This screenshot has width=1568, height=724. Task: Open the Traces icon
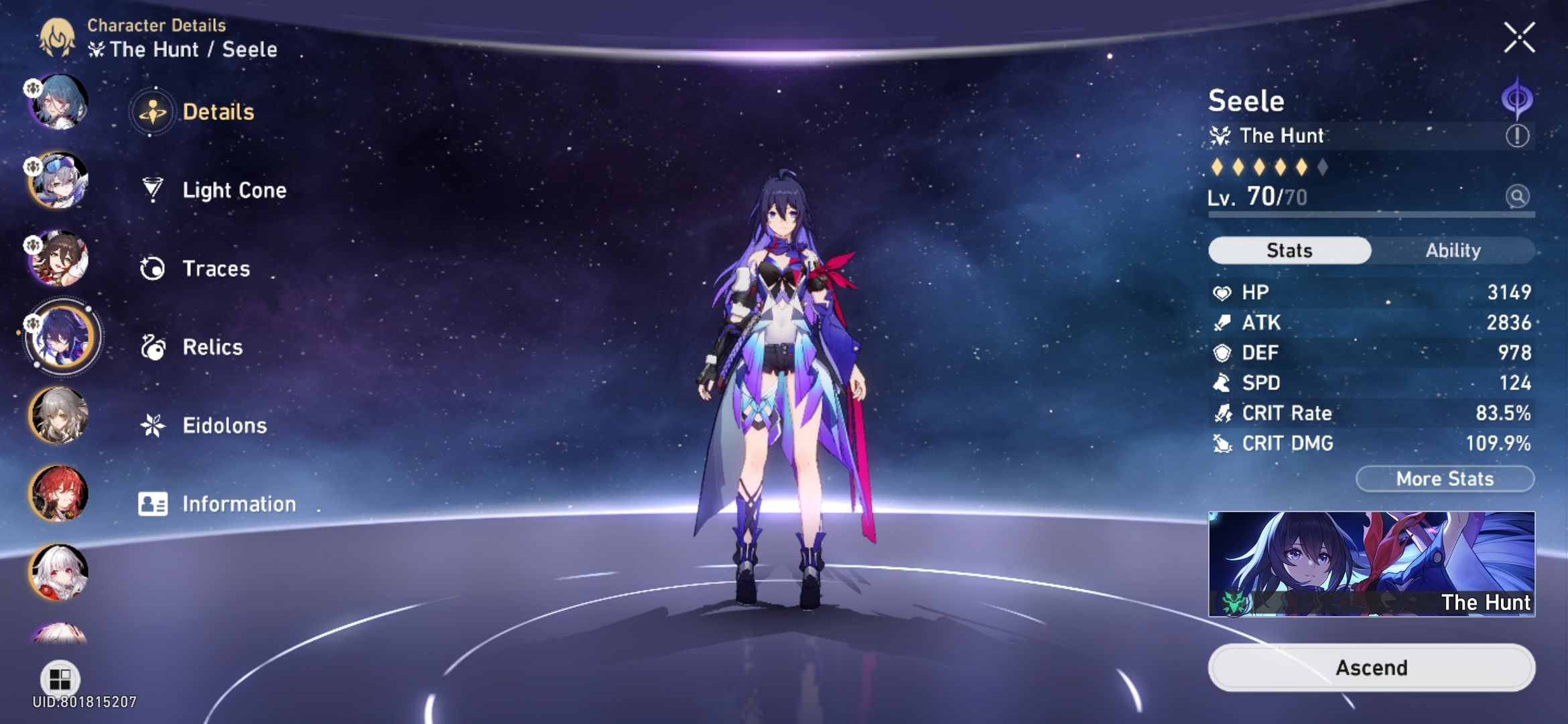coord(154,268)
